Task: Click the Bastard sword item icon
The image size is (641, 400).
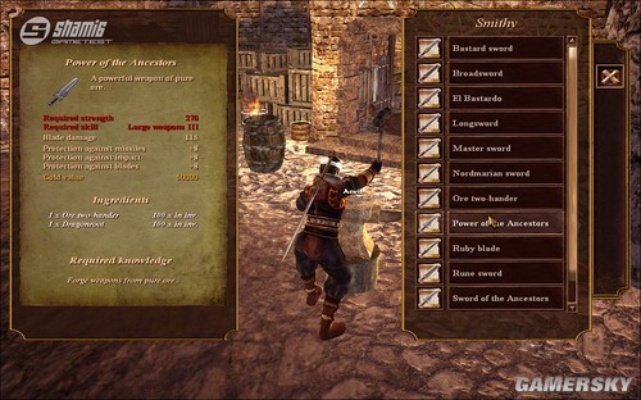Action: pyautogui.click(x=430, y=48)
